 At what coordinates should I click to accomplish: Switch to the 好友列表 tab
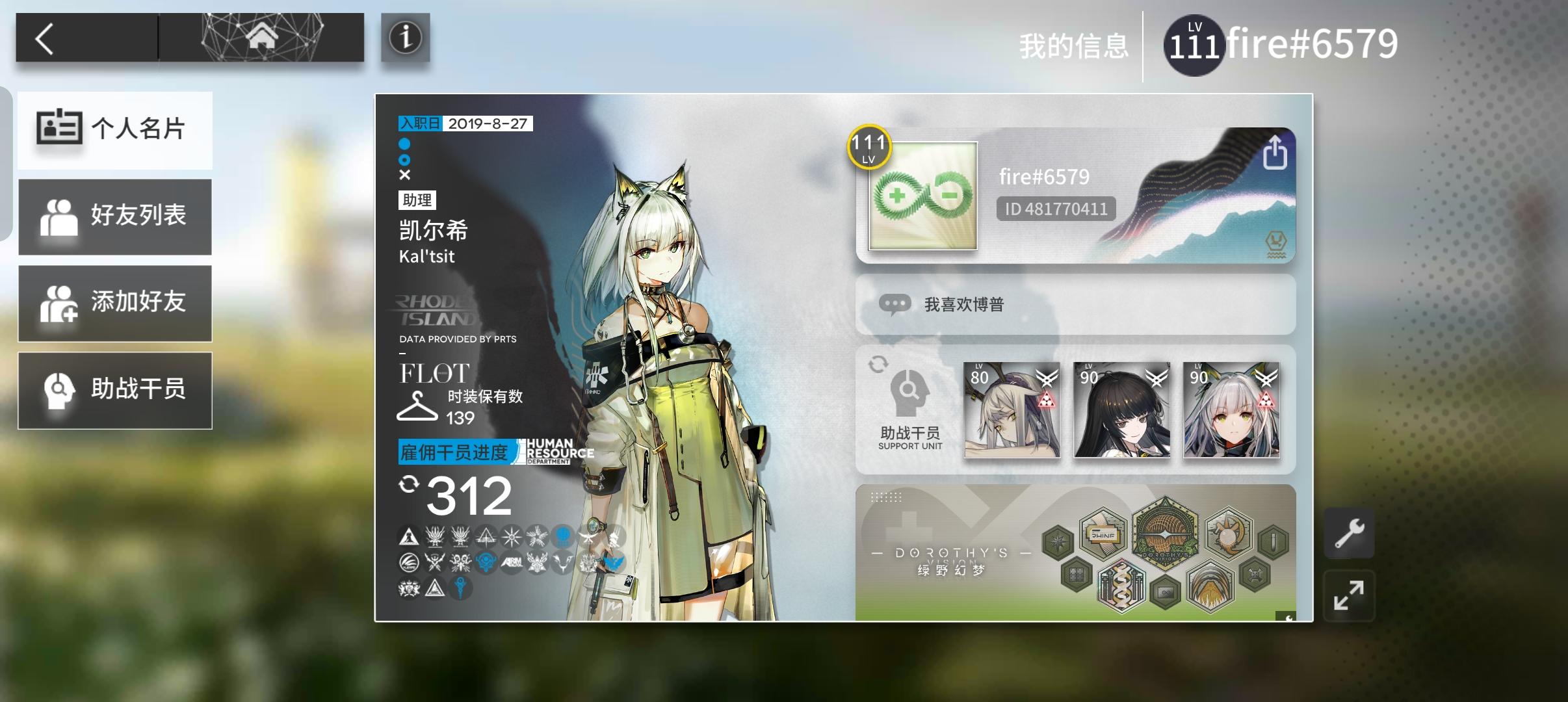[x=115, y=216]
